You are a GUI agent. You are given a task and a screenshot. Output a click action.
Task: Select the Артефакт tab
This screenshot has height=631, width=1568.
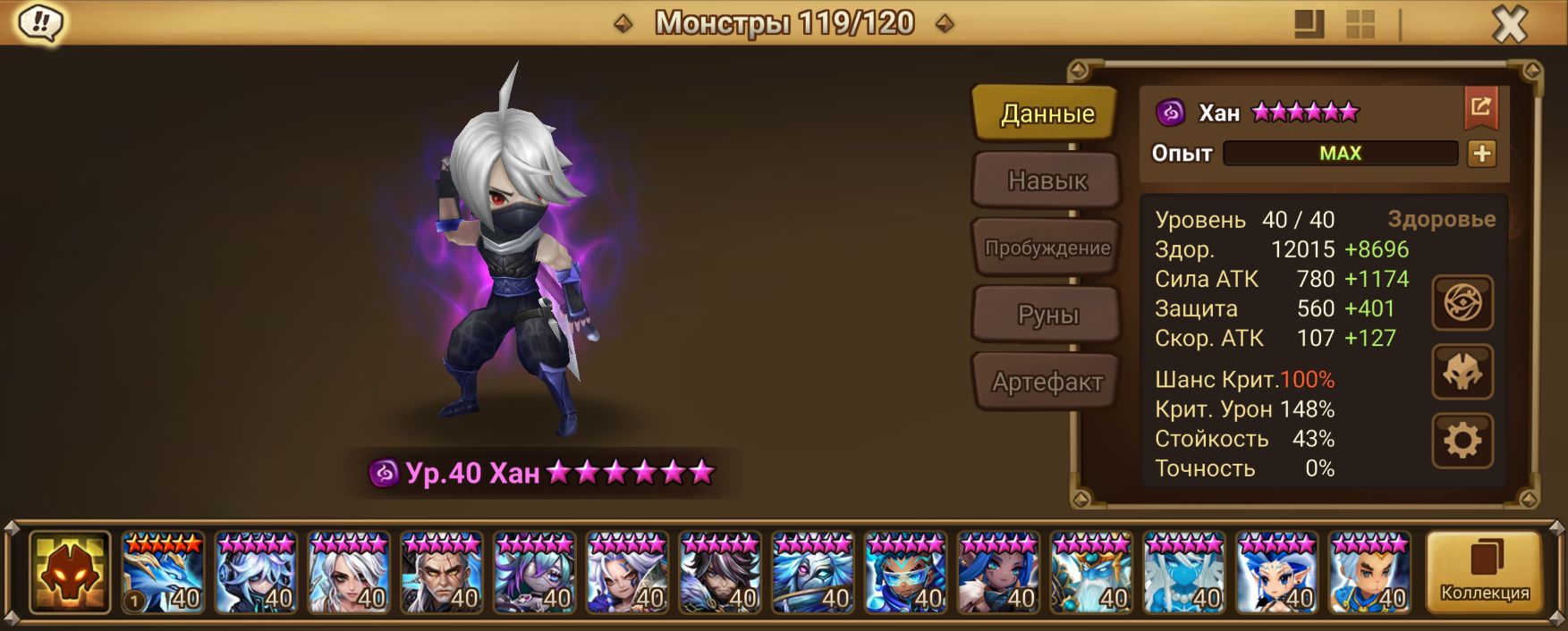[x=1047, y=382]
